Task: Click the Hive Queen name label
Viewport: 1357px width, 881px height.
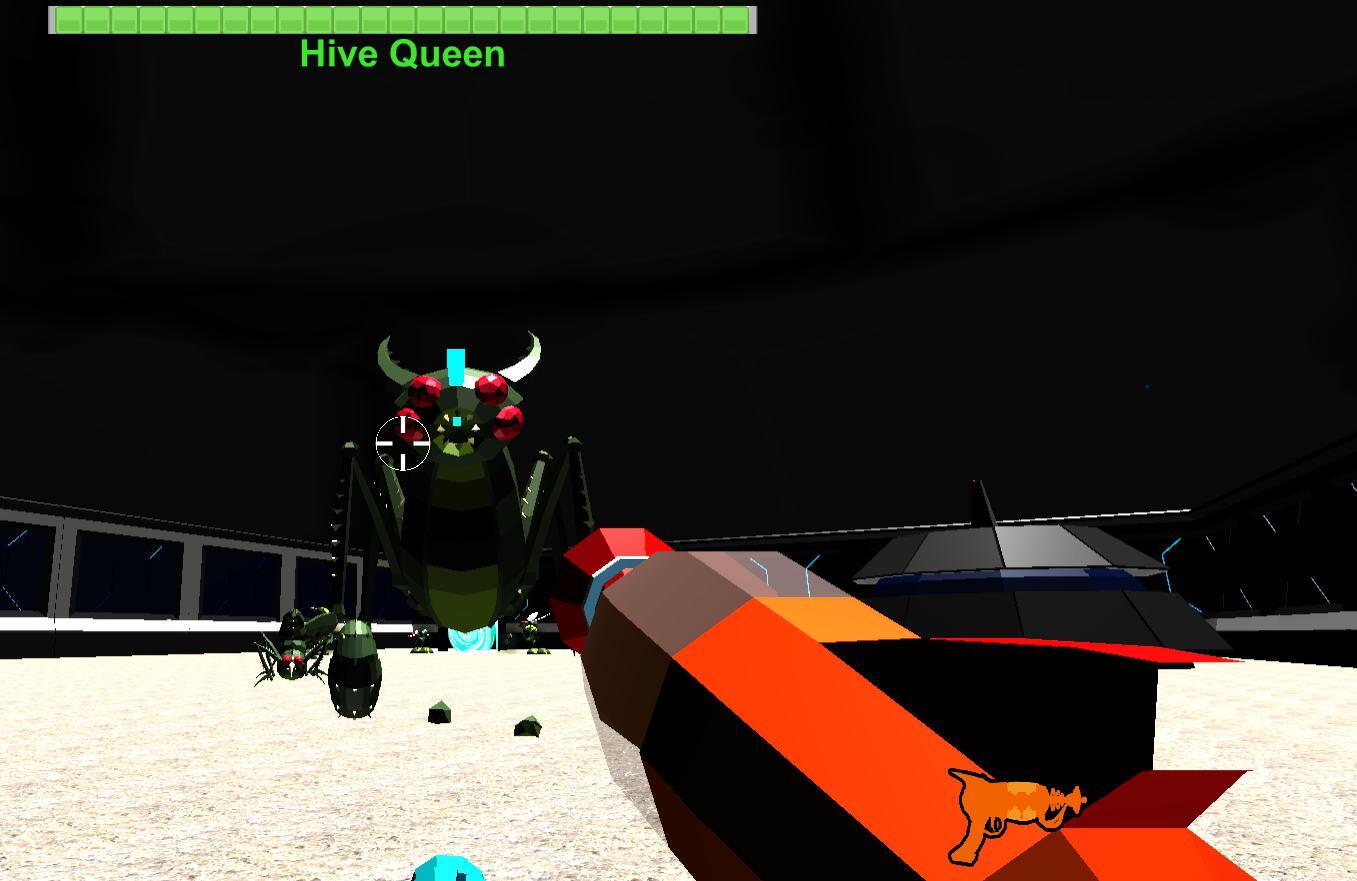Action: tap(402, 54)
